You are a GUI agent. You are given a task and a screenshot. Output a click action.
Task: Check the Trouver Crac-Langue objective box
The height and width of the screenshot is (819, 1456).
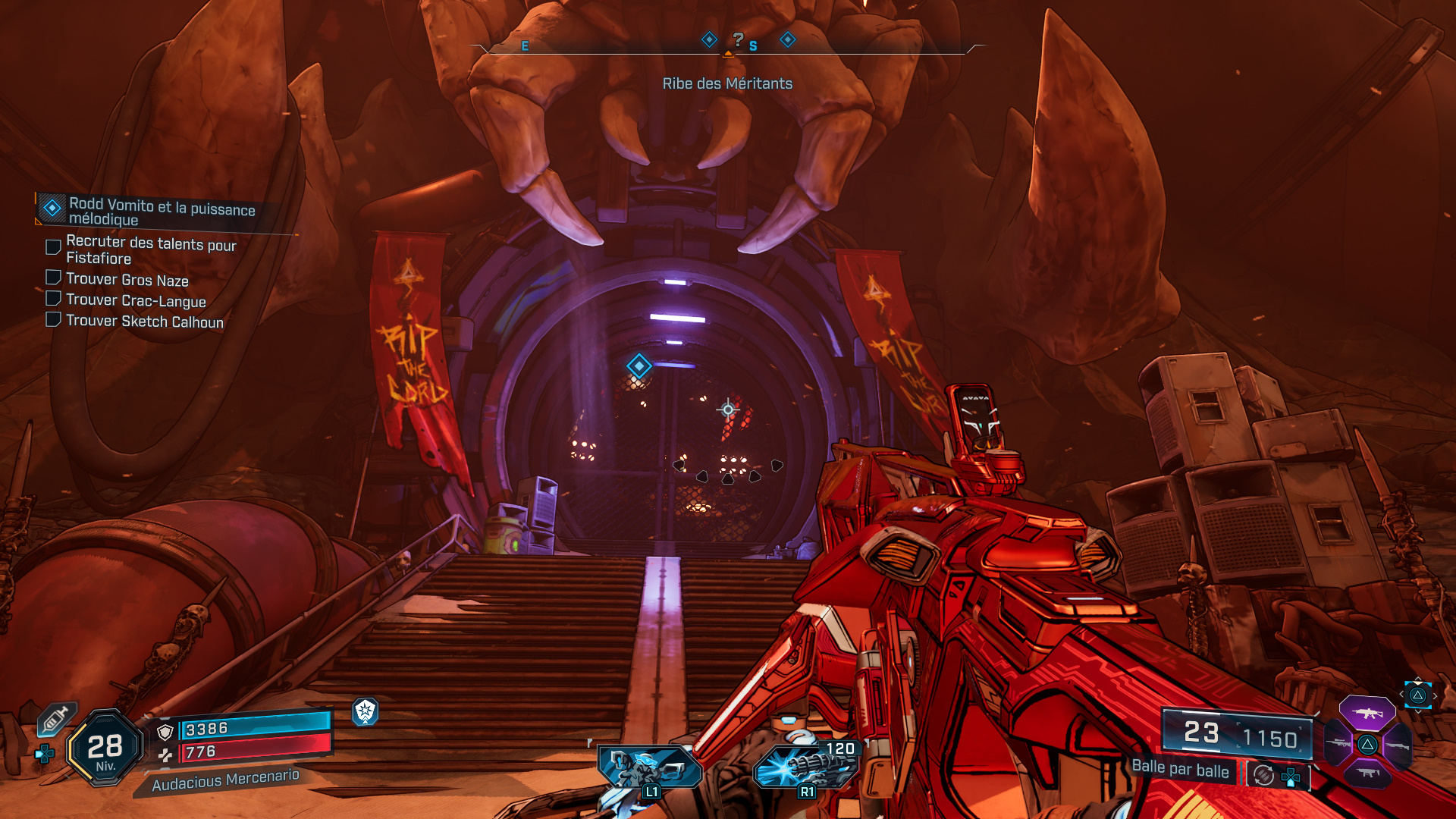(x=52, y=298)
